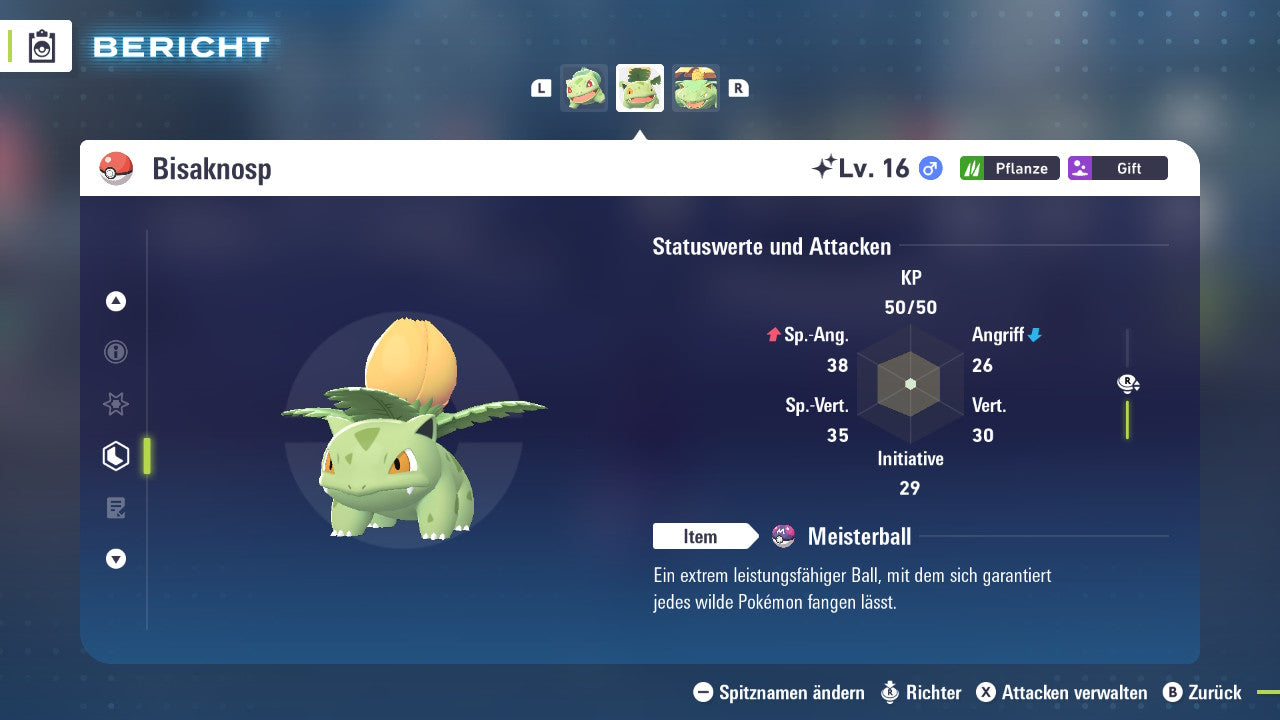Screen dimensions: 1280x720
Task: Select the highlighted Bisaknosp thumbnail
Action: [x=640, y=88]
